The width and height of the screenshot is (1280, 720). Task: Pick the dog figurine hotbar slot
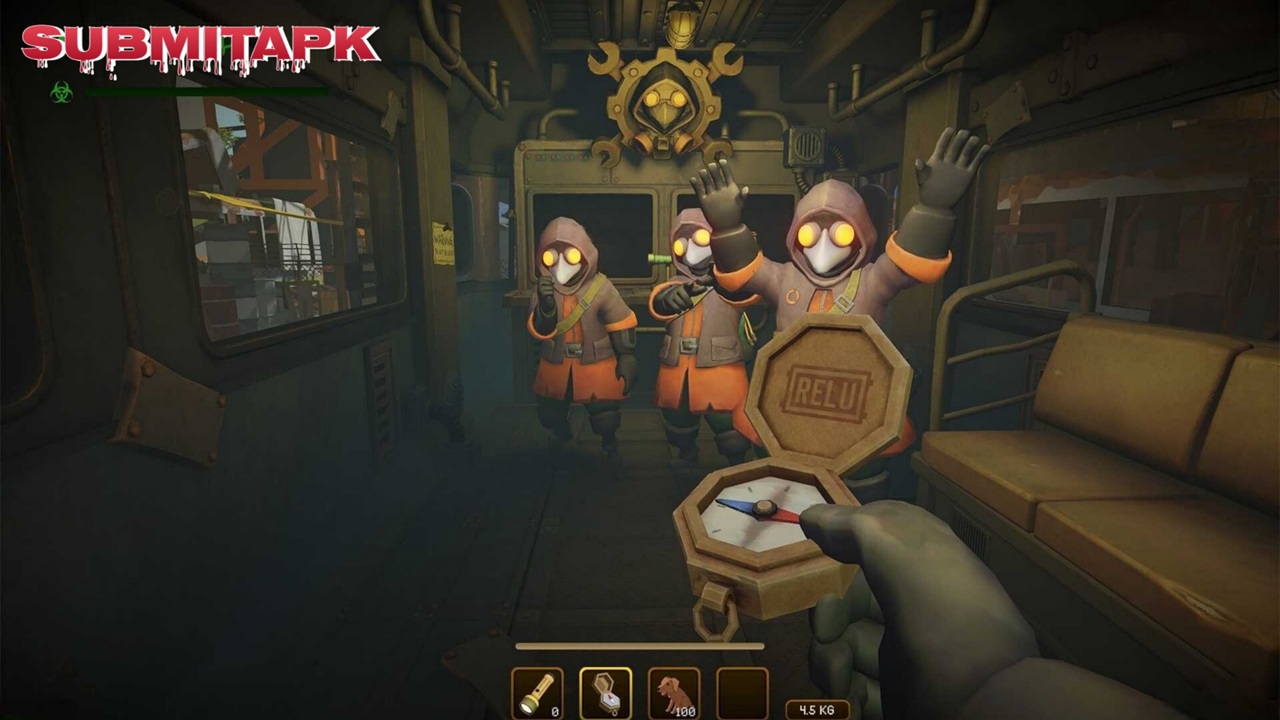point(674,693)
